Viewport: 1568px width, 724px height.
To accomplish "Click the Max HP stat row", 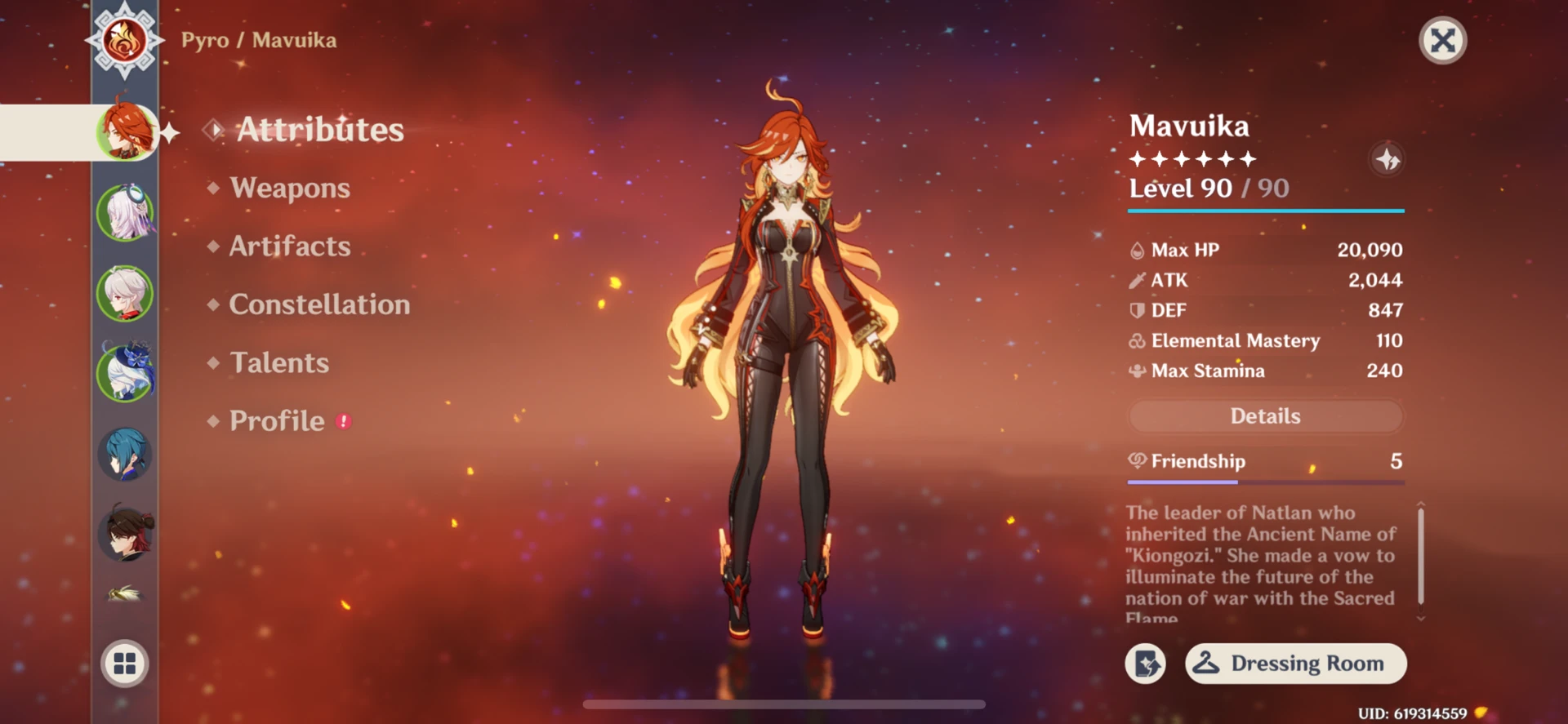I will tap(1265, 250).
